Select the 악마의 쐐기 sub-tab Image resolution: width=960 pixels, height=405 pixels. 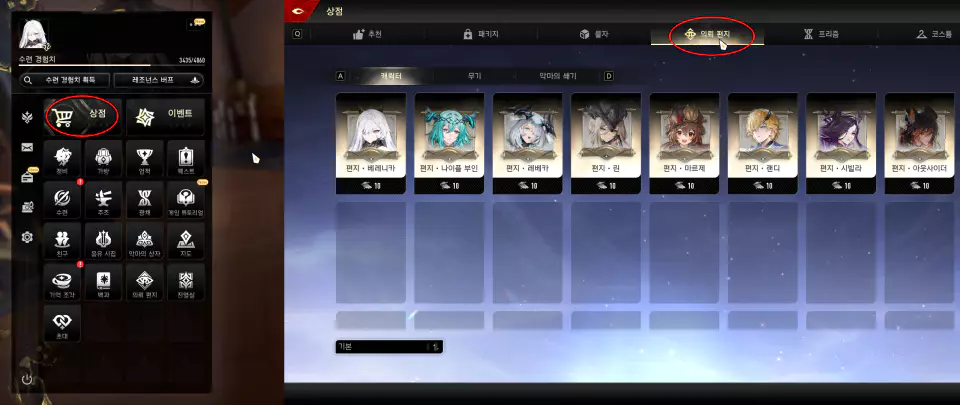pyautogui.click(x=558, y=76)
